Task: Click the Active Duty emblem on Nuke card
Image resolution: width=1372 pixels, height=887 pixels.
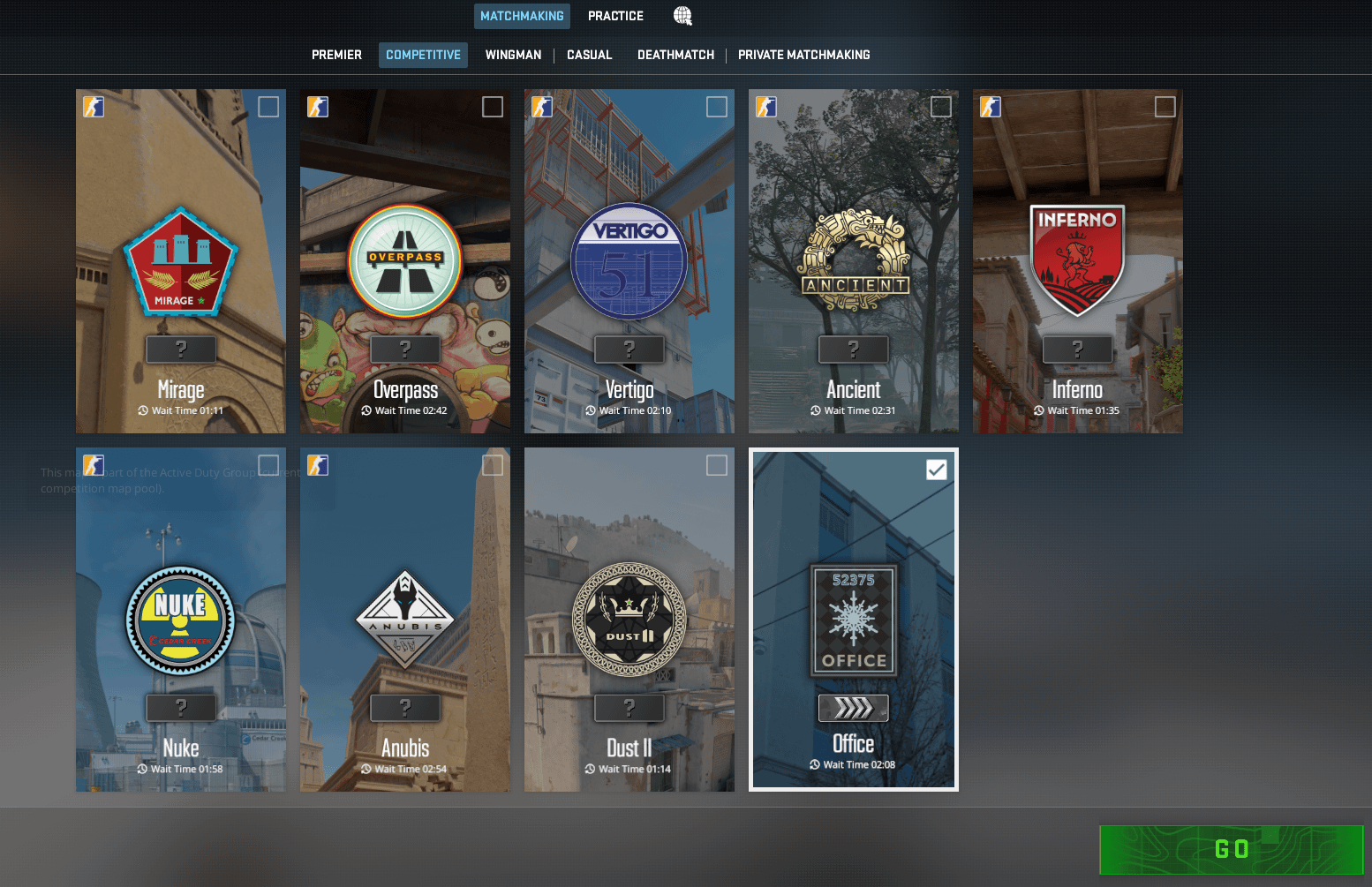Action: point(94,464)
